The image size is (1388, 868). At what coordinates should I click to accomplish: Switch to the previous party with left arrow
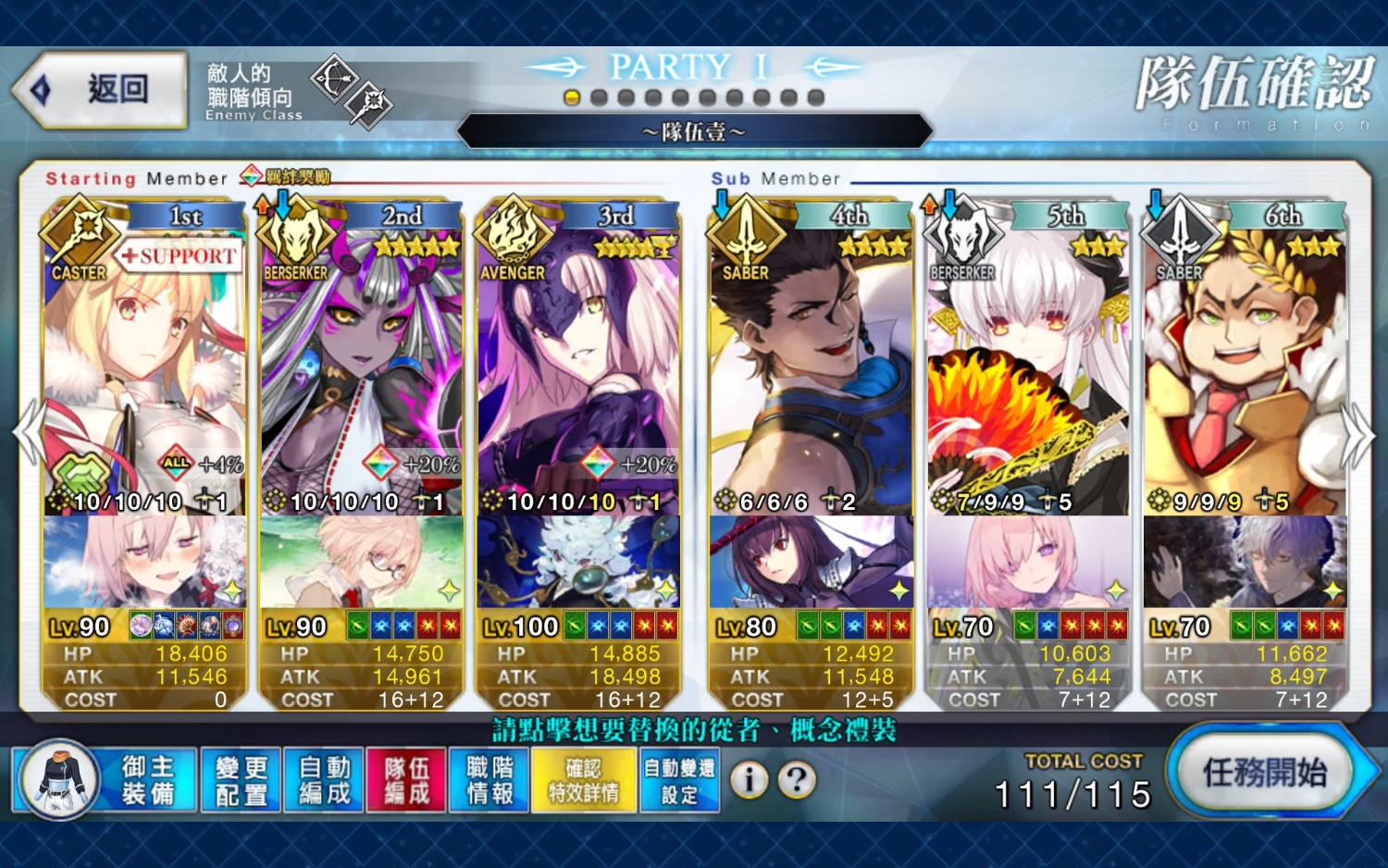(x=28, y=433)
